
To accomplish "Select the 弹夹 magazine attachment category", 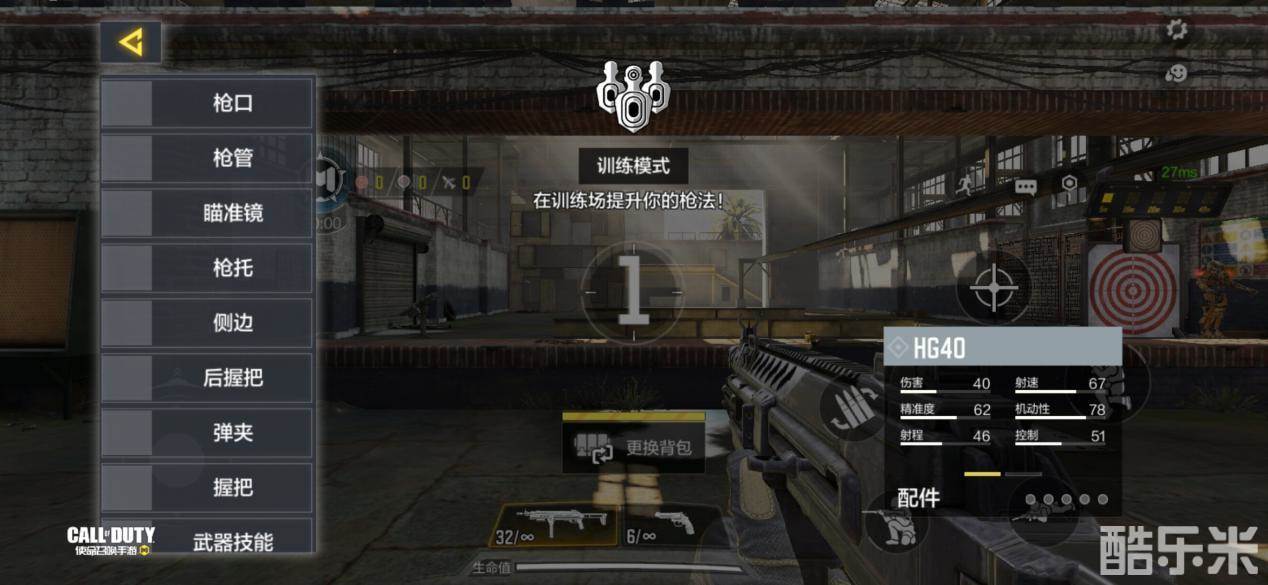I will (x=208, y=433).
